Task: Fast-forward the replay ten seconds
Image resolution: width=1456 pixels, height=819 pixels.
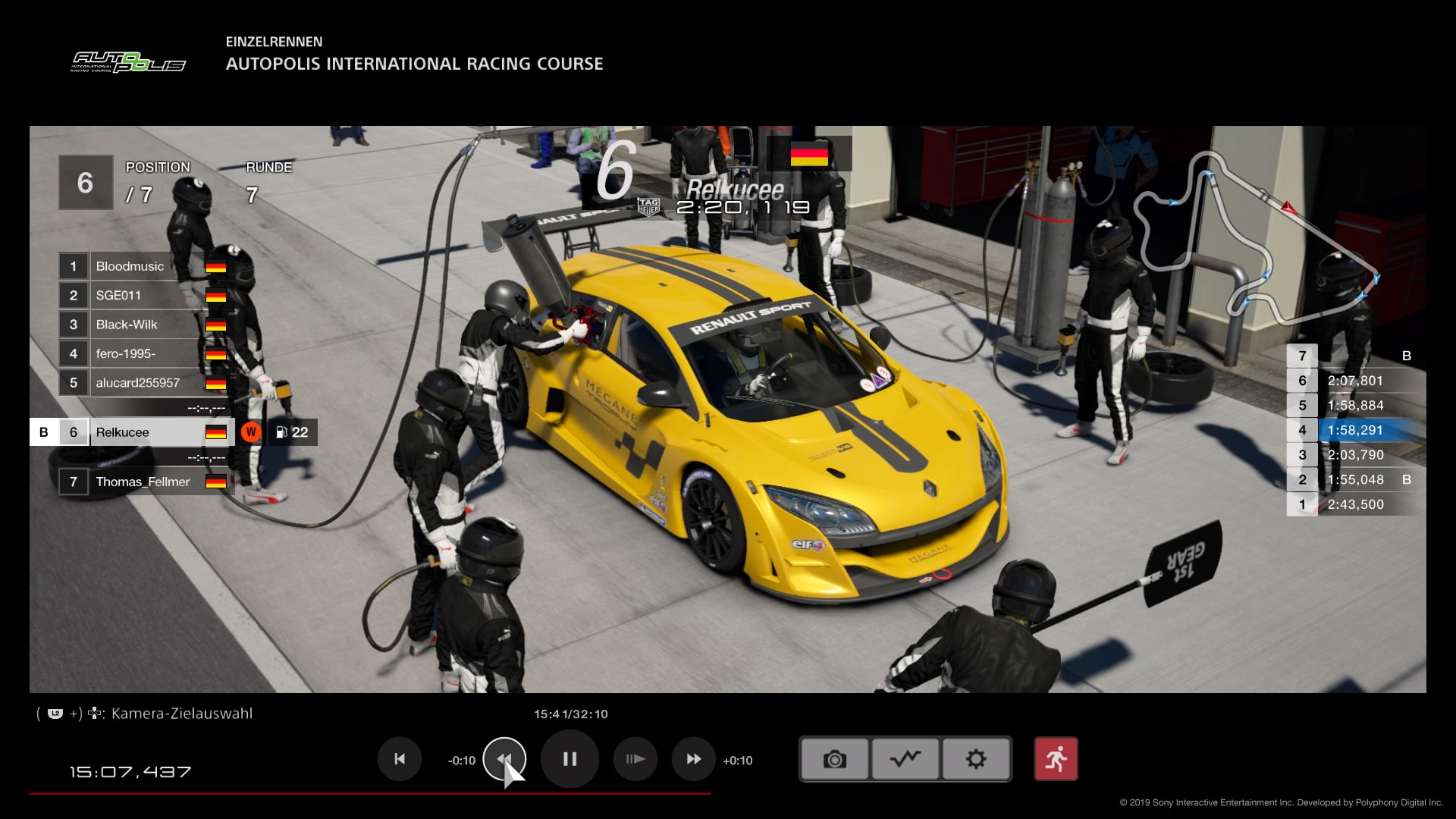Action: [693, 759]
